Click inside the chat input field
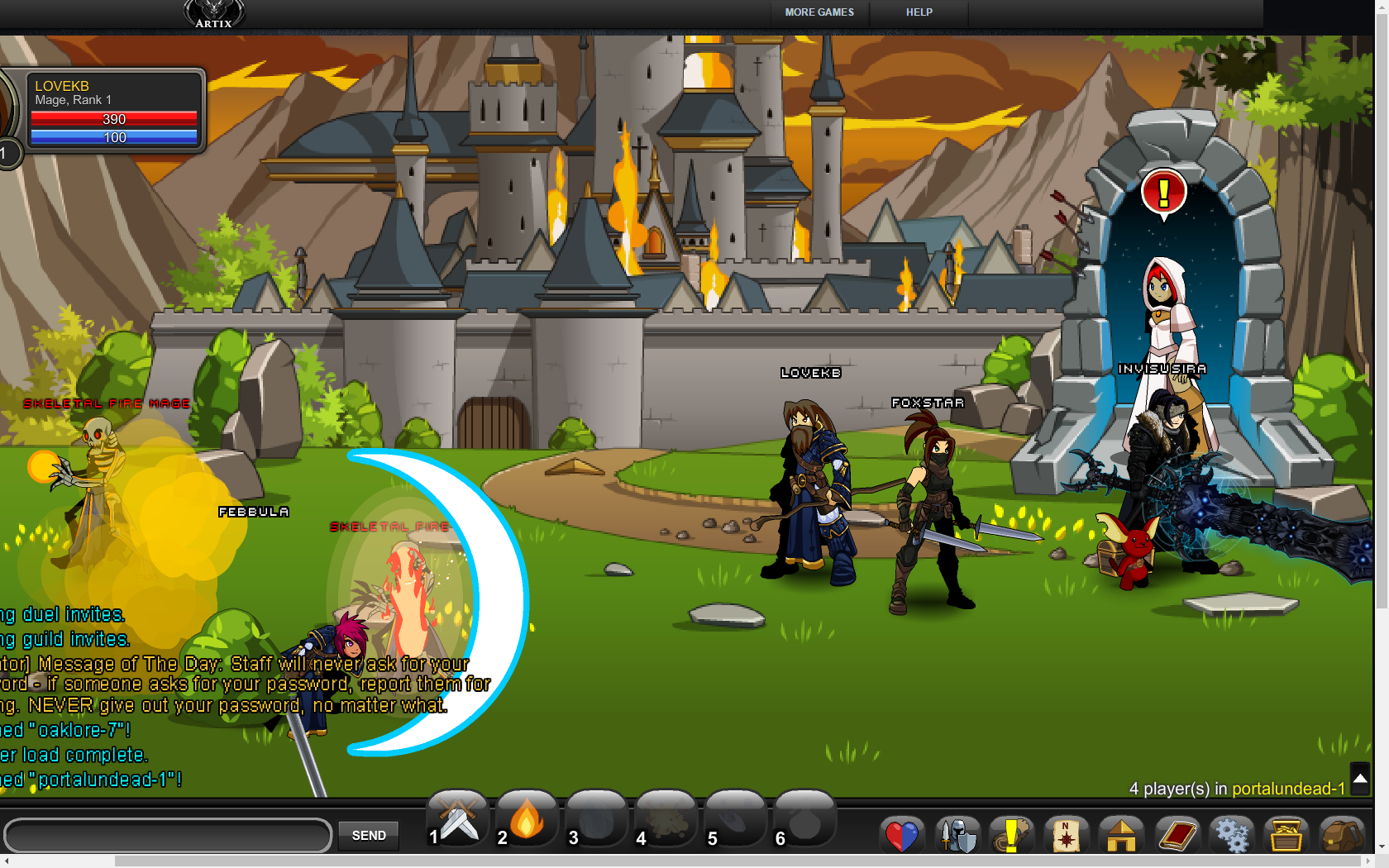The width and height of the screenshot is (1389, 868). (165, 836)
